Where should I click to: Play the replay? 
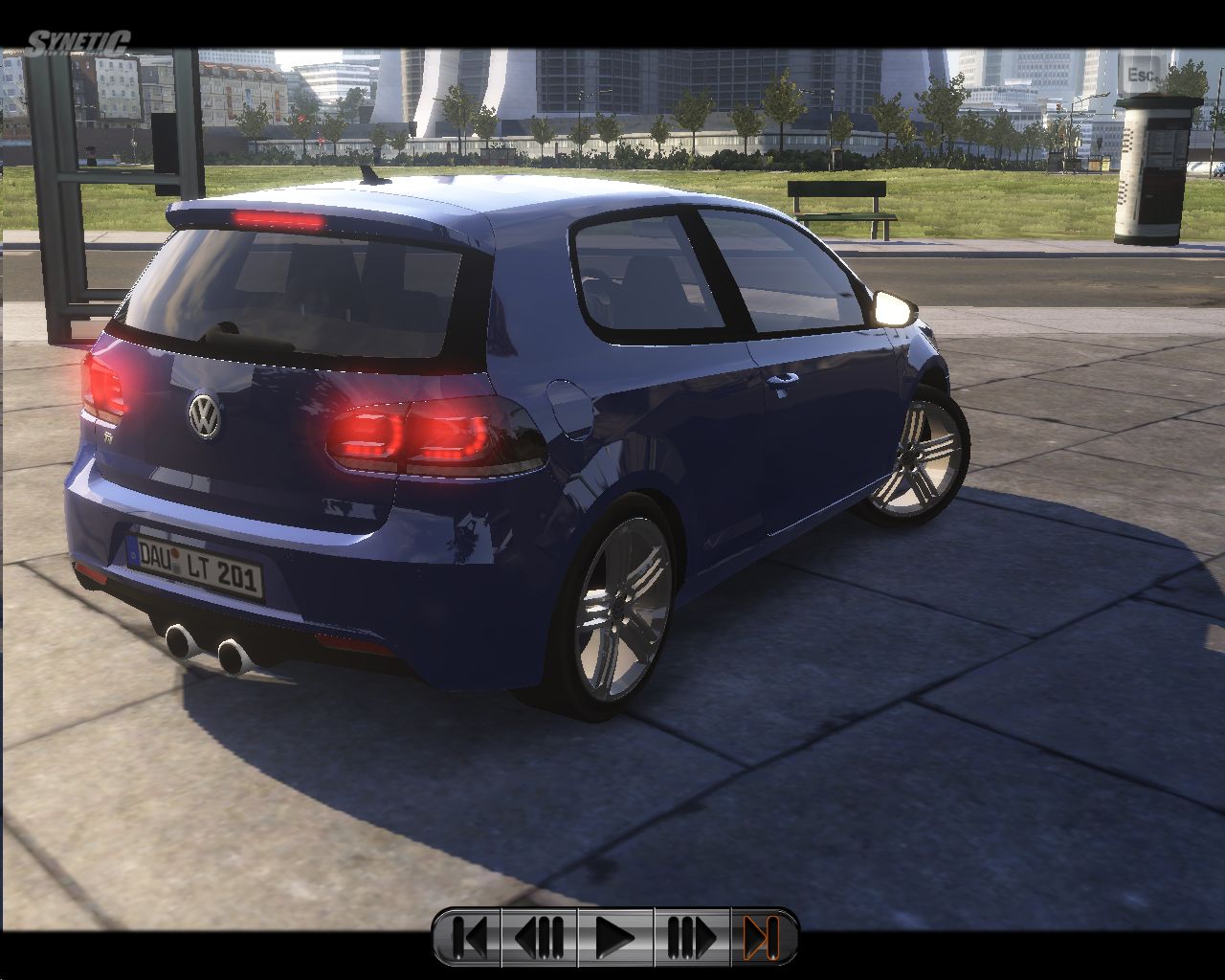click(x=614, y=937)
